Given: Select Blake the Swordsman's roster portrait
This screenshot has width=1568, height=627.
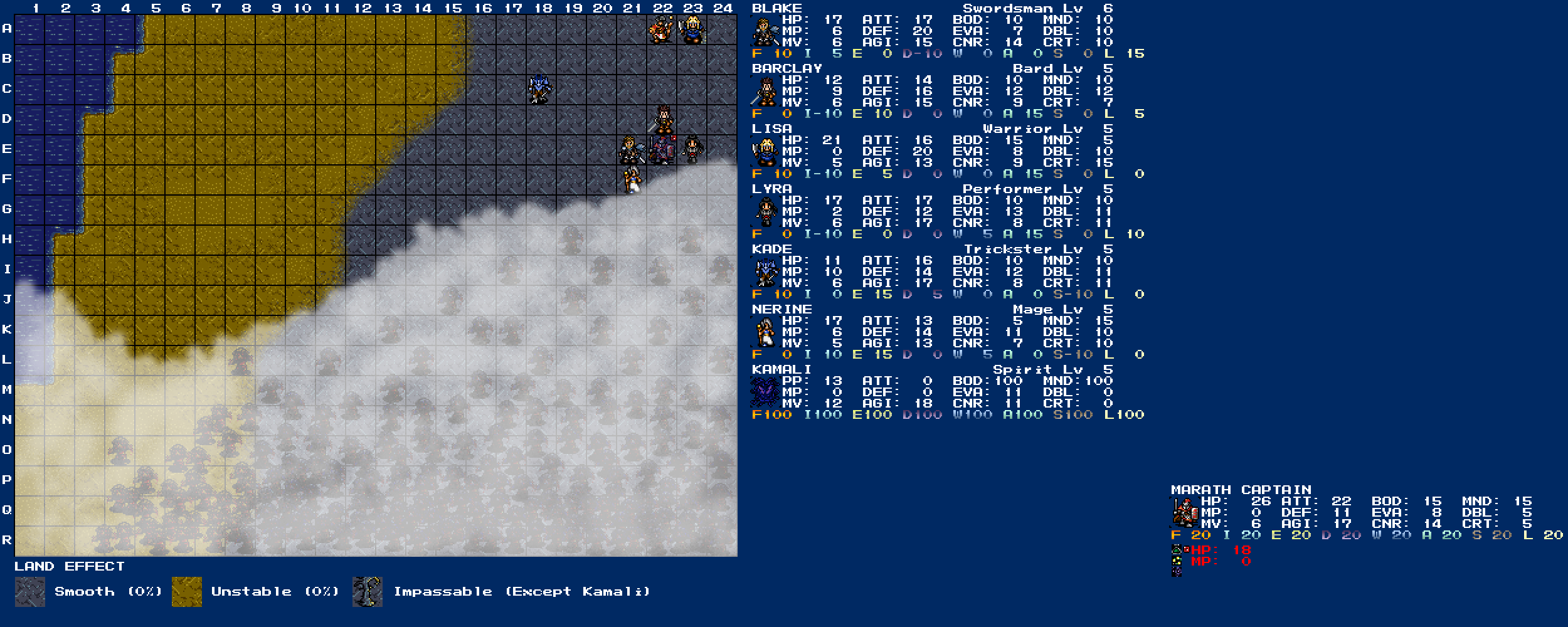Looking at the screenshot, I should pos(765,31).
